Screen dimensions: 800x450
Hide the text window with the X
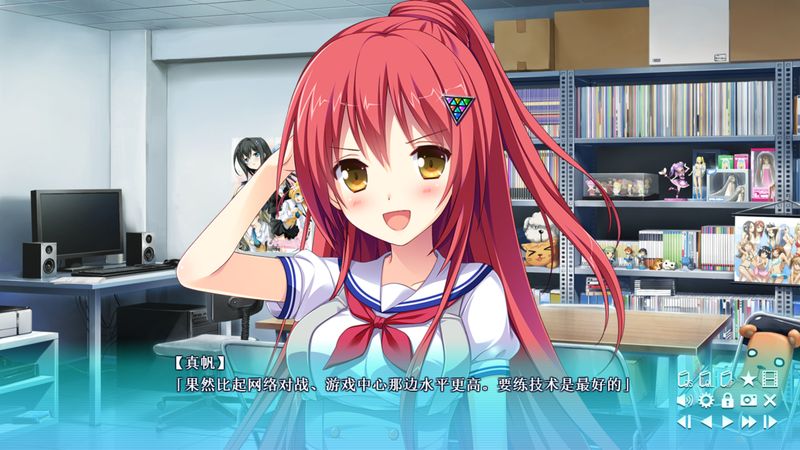(769, 400)
